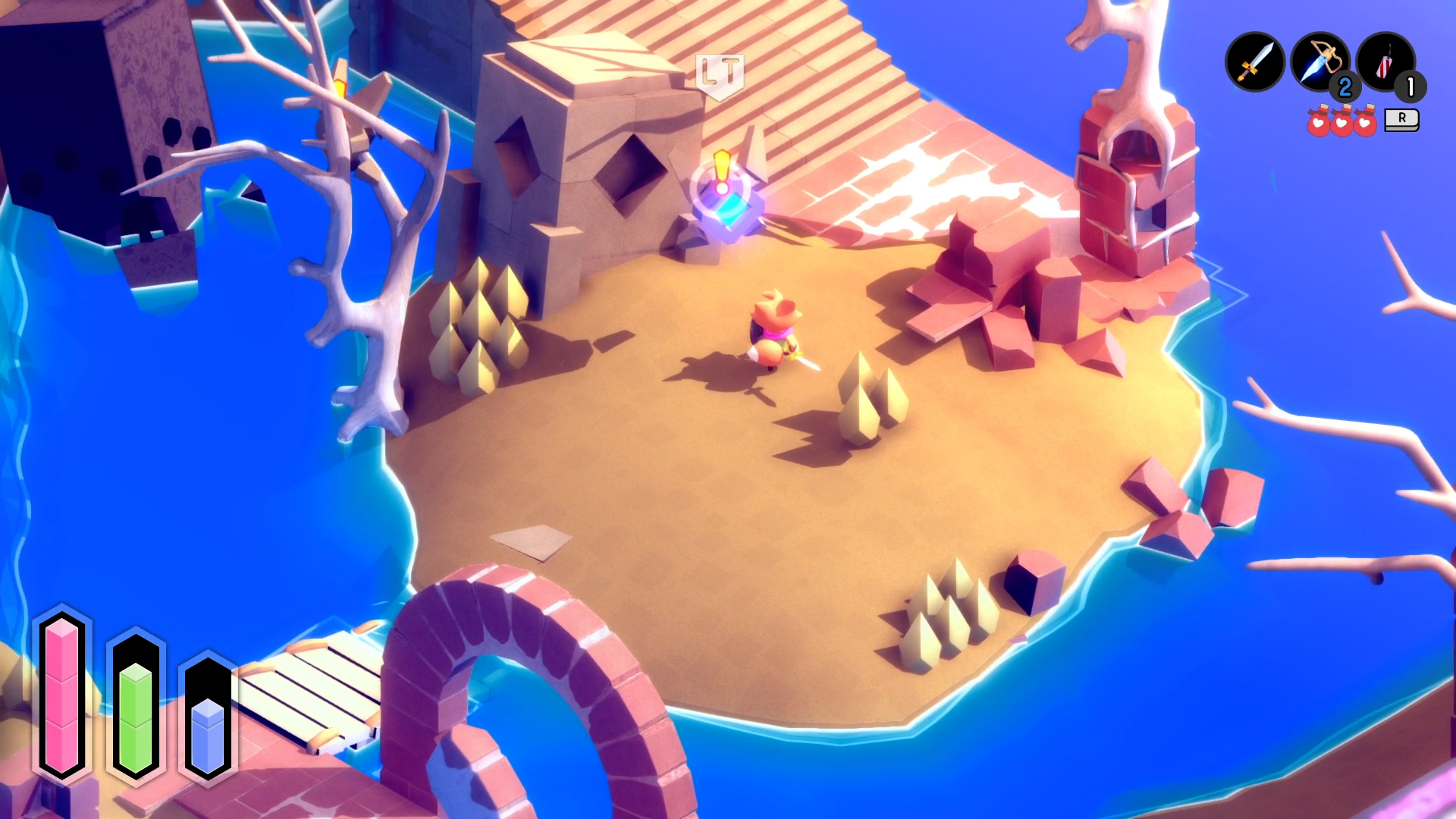The height and width of the screenshot is (819, 1456).
Task: Select the magic dagger item slot
Action: click(x=1319, y=62)
